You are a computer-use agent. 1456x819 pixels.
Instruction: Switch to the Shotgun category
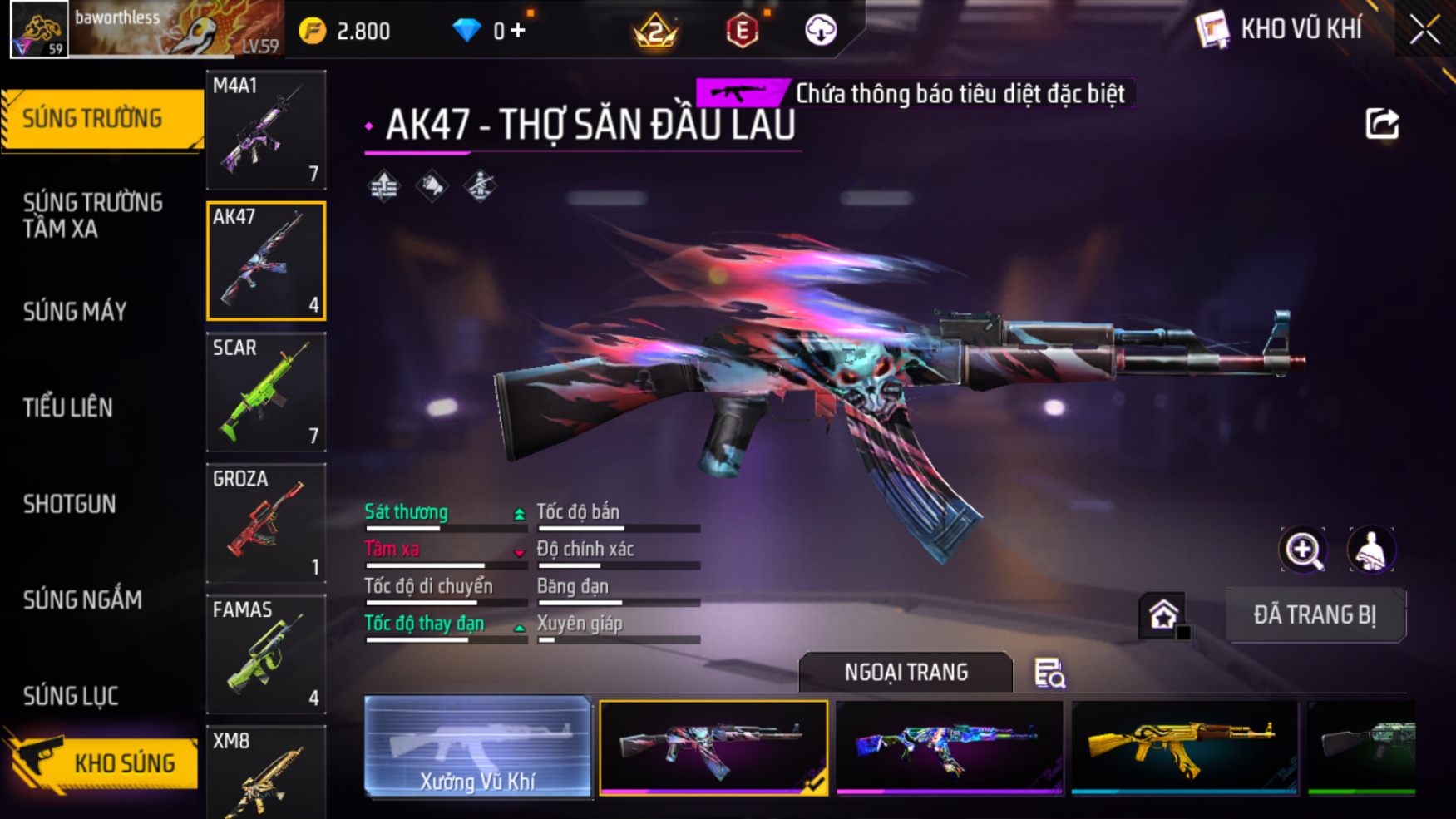(x=70, y=504)
